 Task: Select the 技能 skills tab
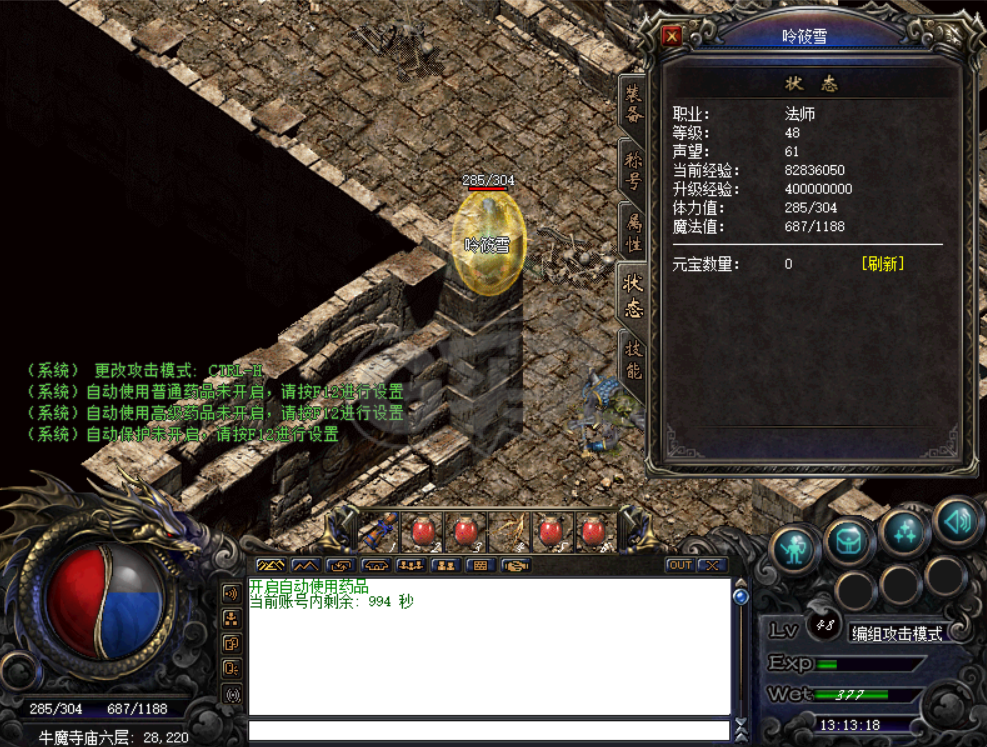633,358
